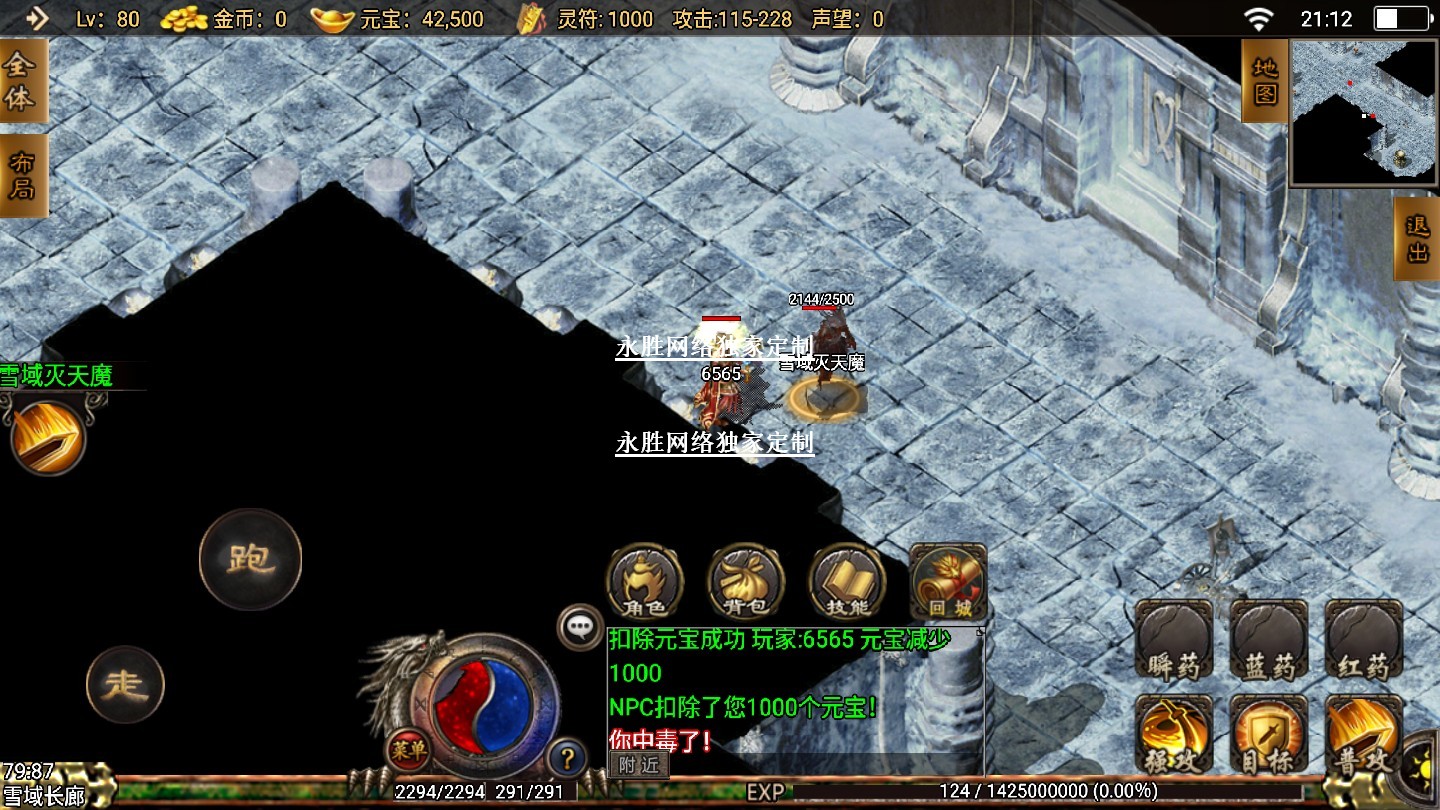Viewport: 1440px width, 810px height.
Task: Tap the 跑 run button
Action: point(250,559)
